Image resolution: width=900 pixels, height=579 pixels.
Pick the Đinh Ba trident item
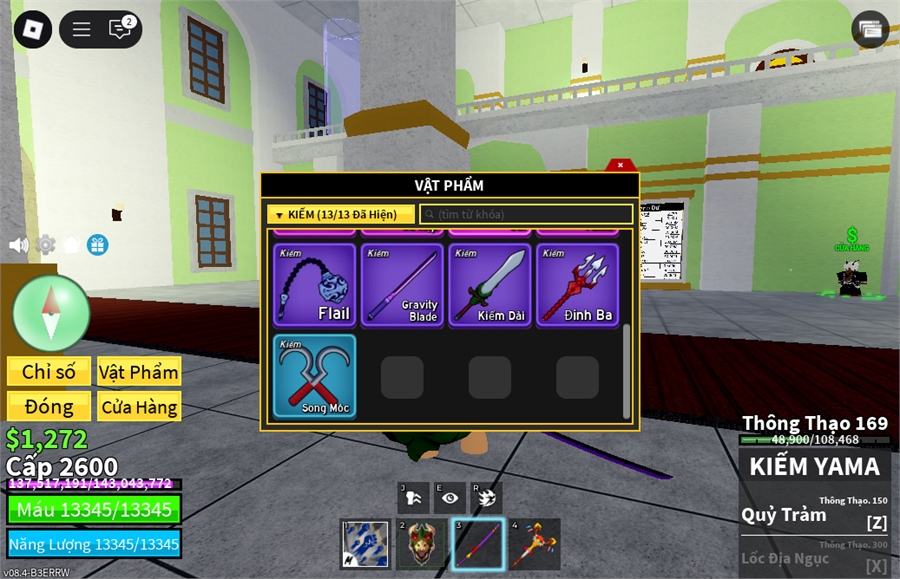(576, 285)
